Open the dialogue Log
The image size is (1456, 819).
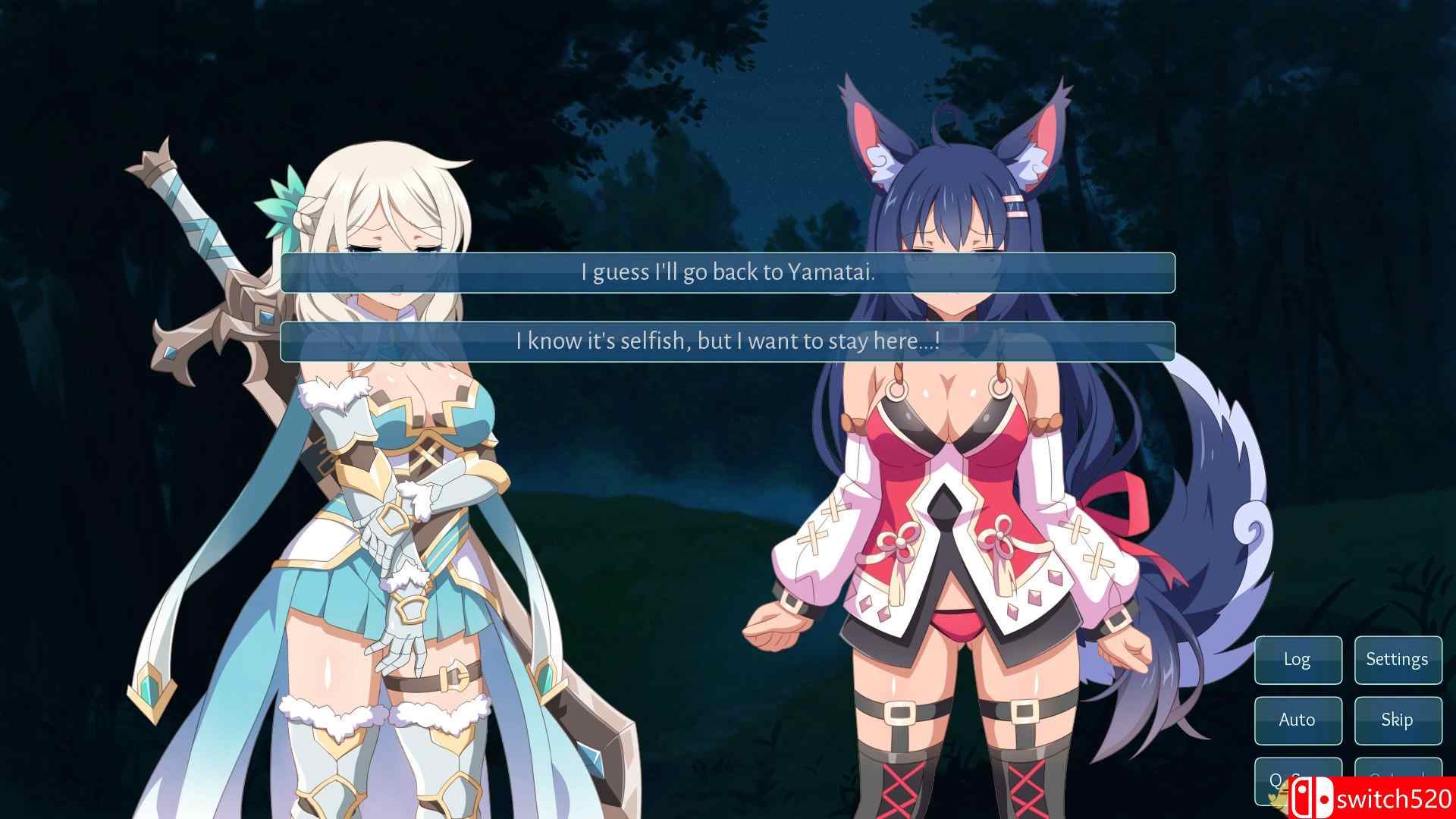pyautogui.click(x=1298, y=660)
